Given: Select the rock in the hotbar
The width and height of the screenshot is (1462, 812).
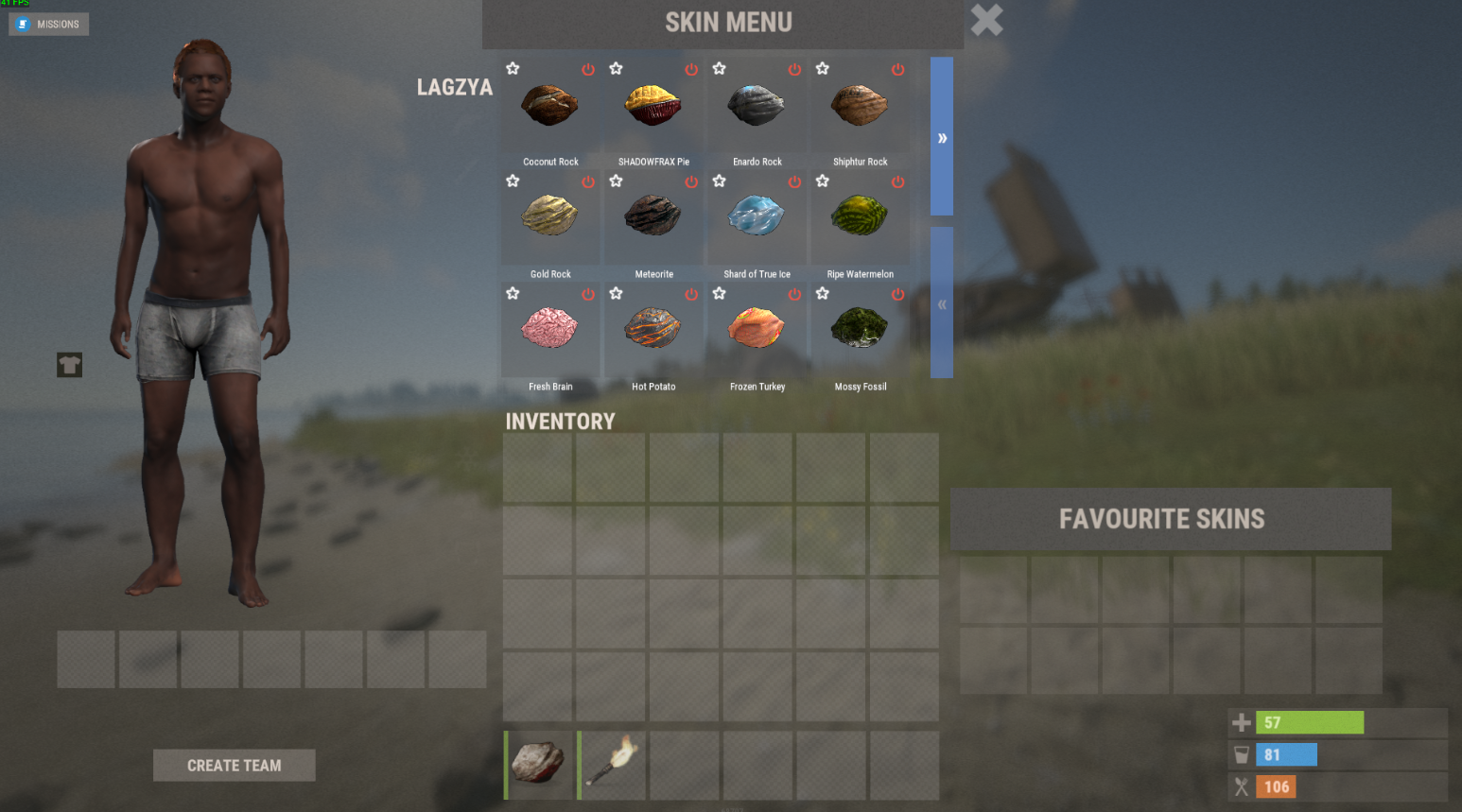Looking at the screenshot, I should pos(539,764).
